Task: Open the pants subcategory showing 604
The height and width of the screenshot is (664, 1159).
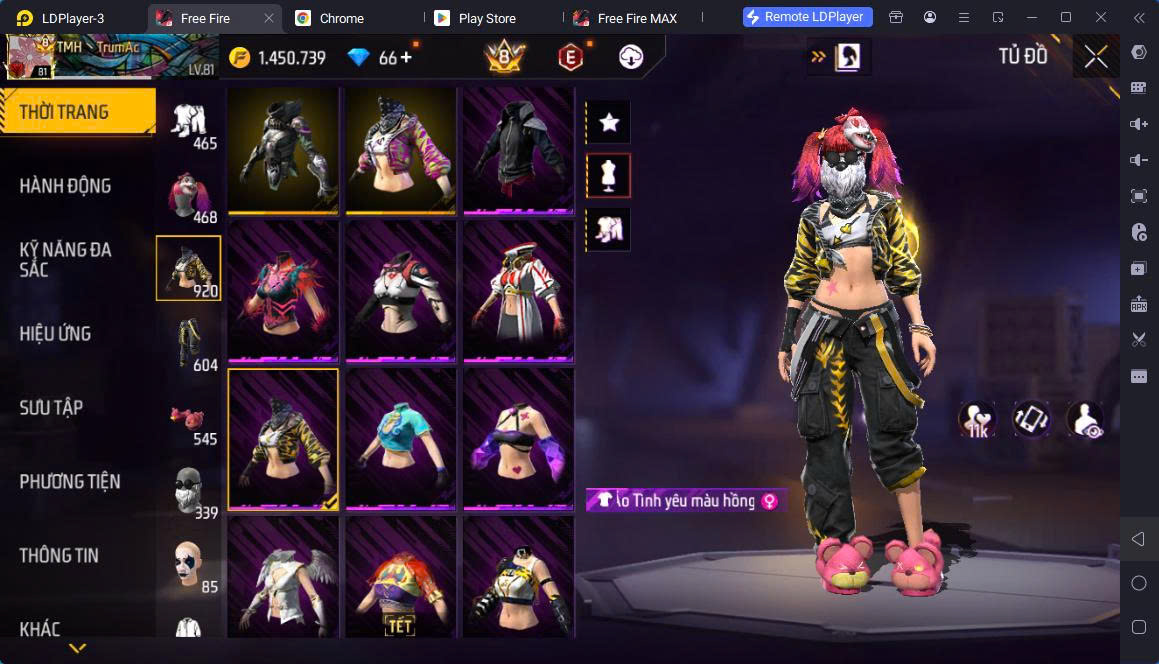Action: 189,344
